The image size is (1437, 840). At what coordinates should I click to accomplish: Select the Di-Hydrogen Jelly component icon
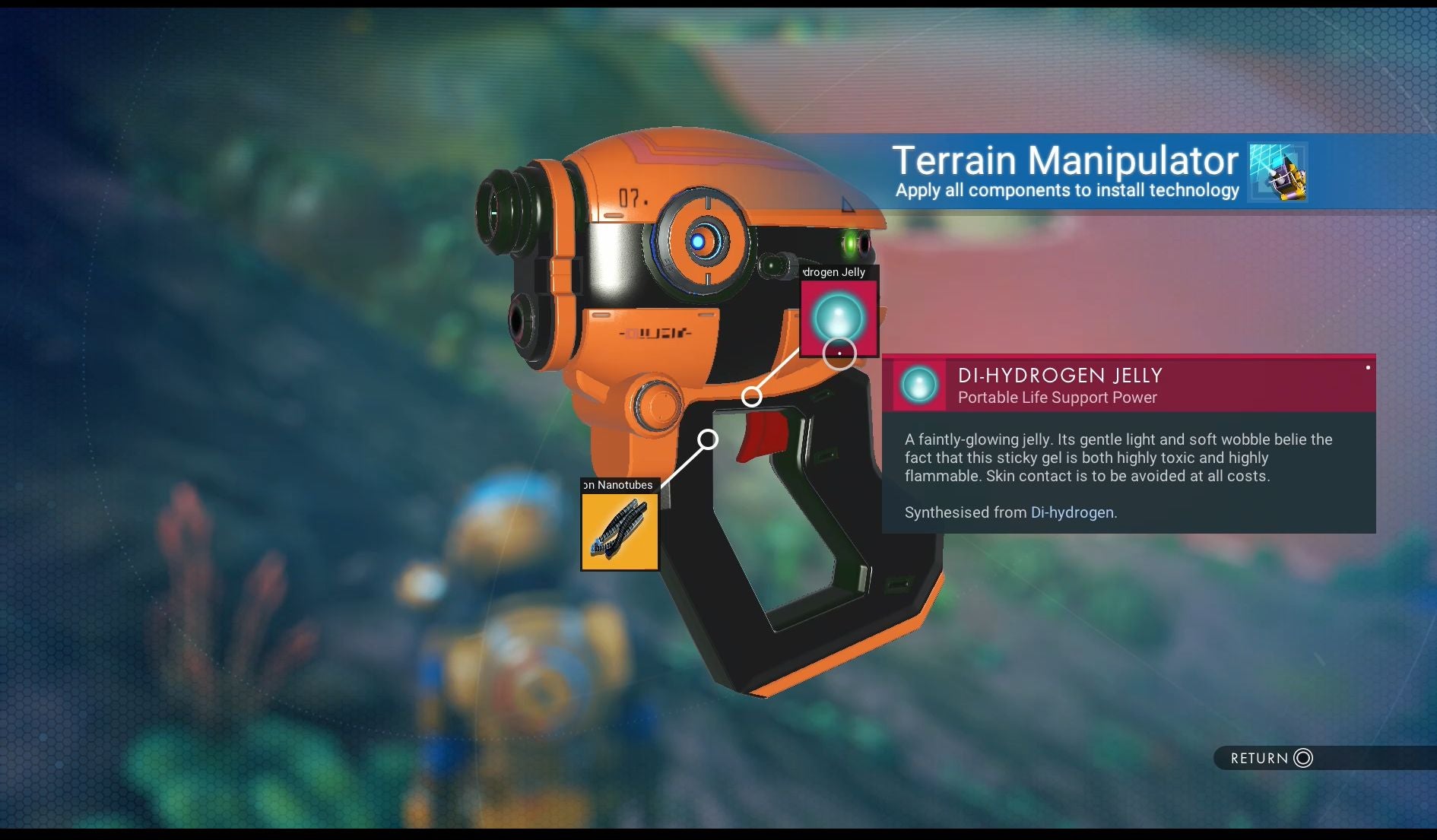click(x=838, y=319)
